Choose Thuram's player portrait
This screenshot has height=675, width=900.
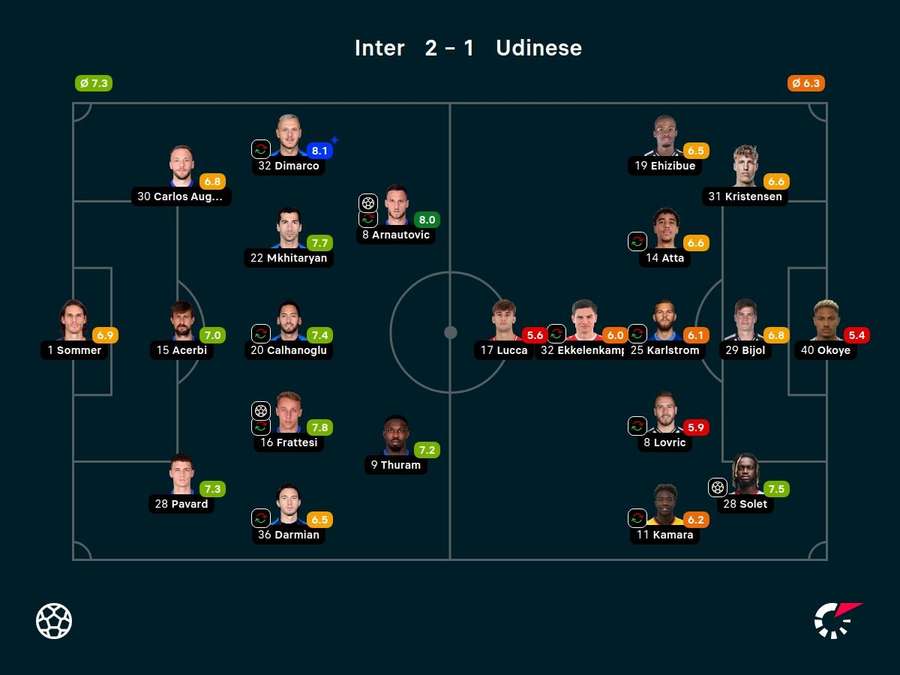pyautogui.click(x=397, y=435)
